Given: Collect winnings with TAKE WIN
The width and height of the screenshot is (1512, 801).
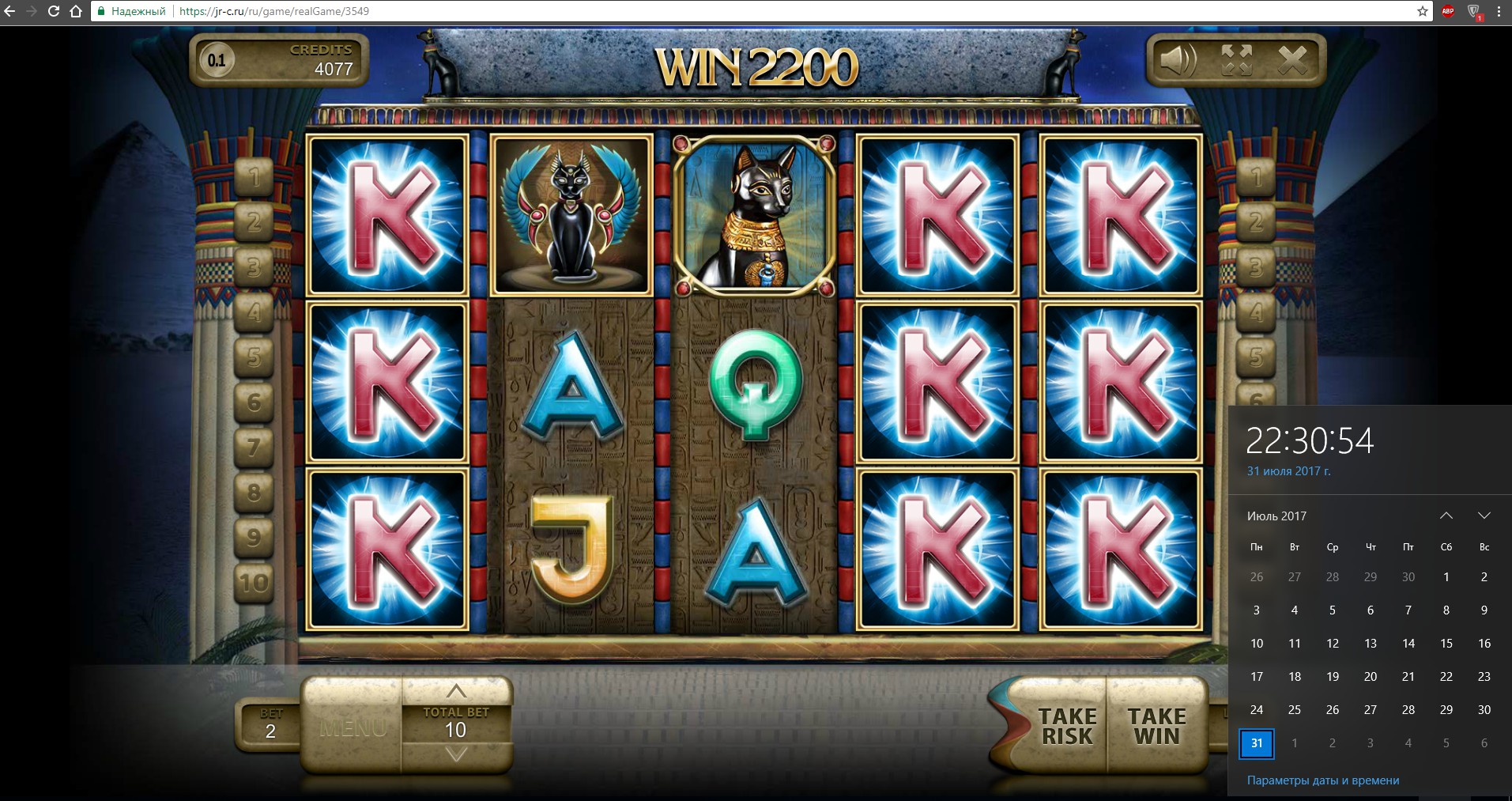Looking at the screenshot, I should (1156, 726).
